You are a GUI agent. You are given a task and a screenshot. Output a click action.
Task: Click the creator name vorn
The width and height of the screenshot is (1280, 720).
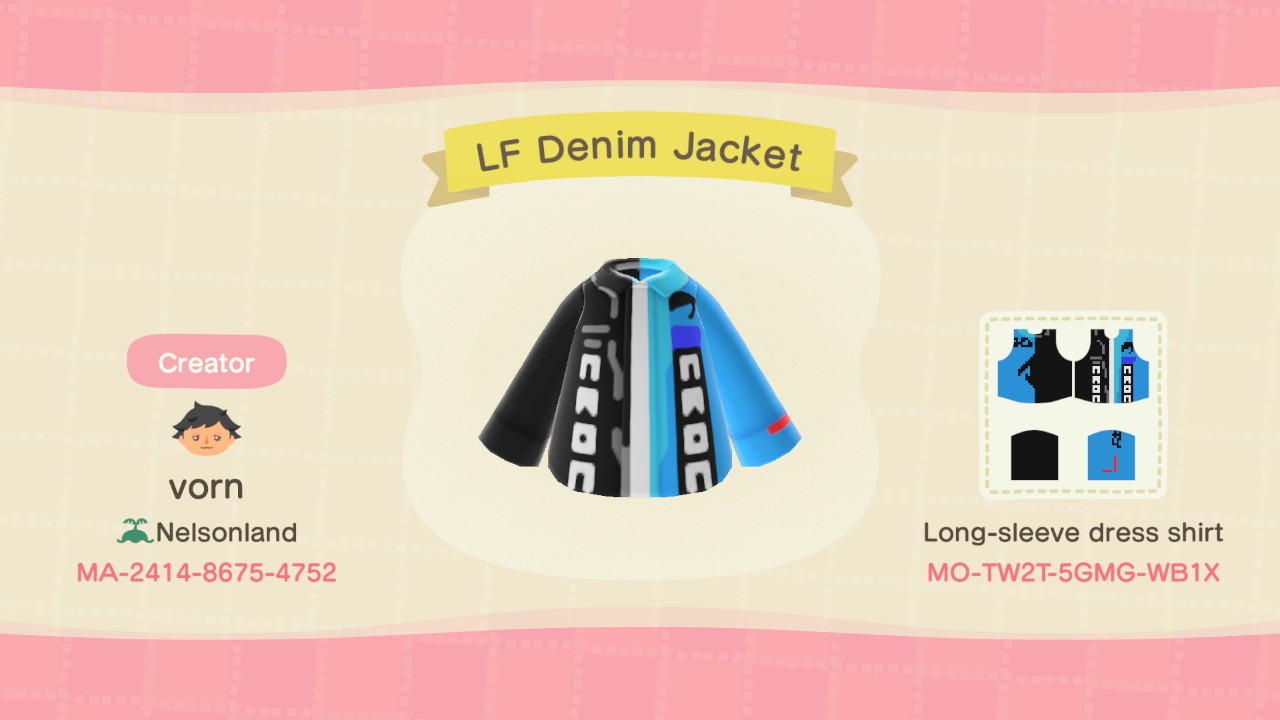coord(207,486)
